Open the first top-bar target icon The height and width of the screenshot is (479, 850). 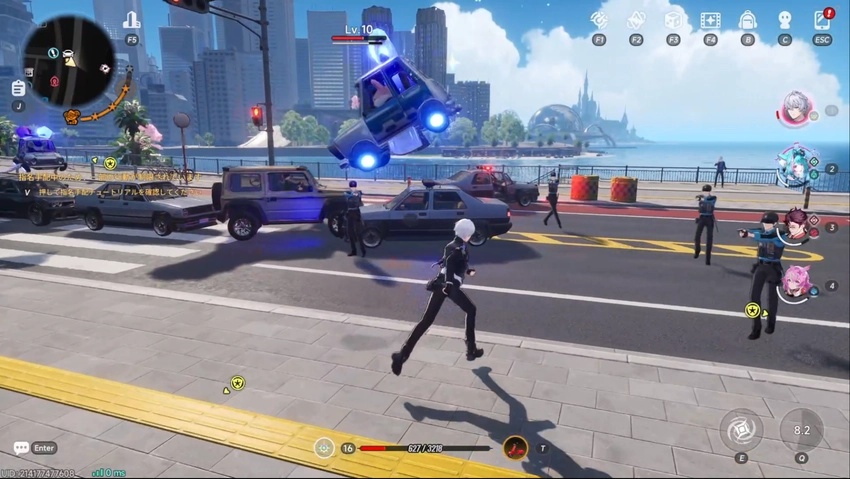click(599, 20)
